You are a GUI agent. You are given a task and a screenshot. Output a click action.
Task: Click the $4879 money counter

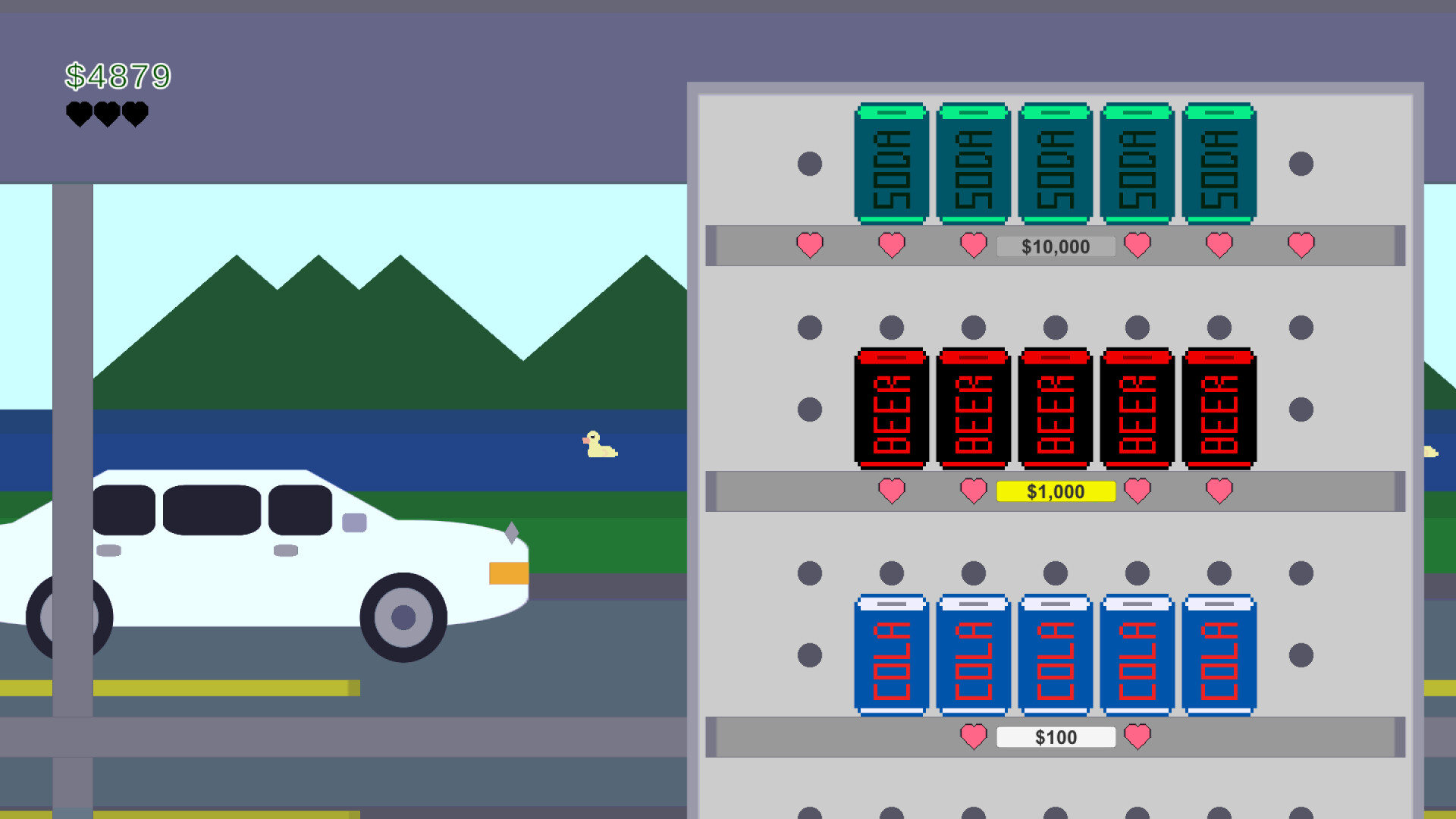point(119,75)
